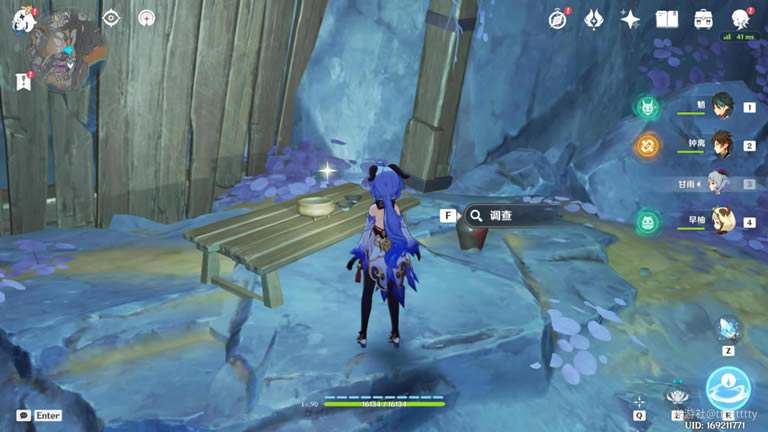Activate elemental sight eye icon
Screen dimensions: 768x432
pos(111,19)
